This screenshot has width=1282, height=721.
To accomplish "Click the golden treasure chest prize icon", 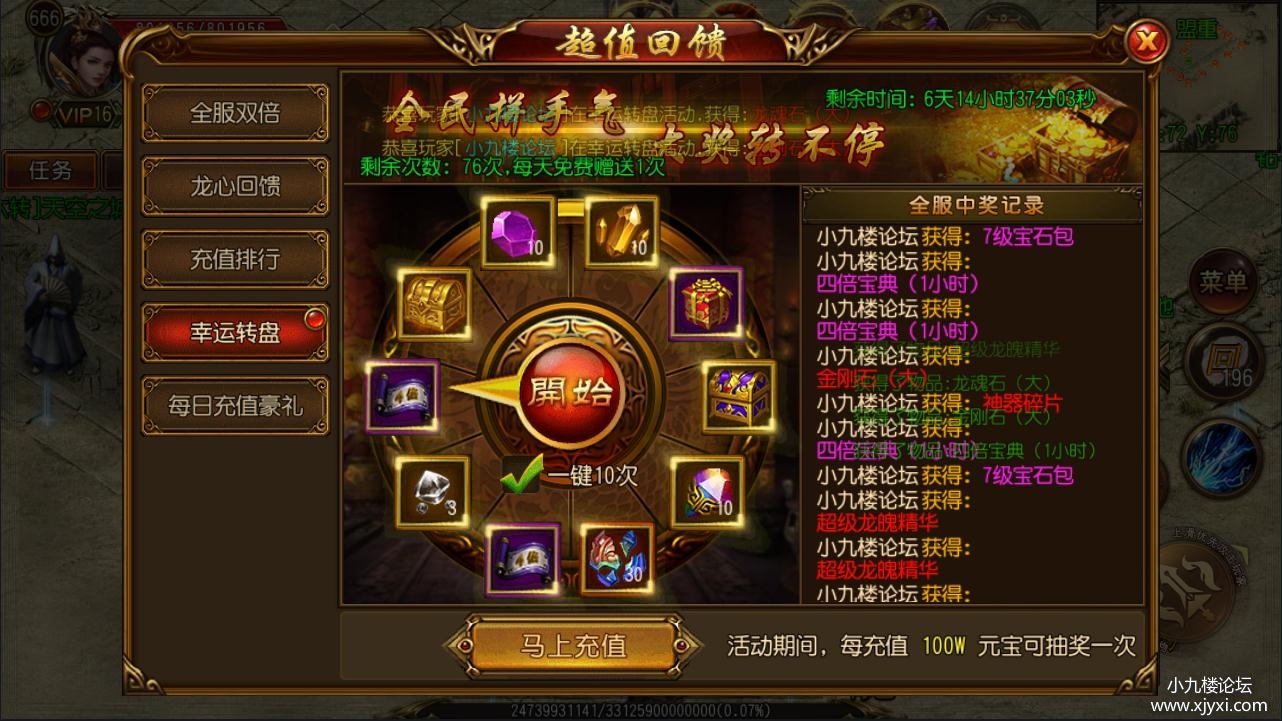I will pyautogui.click(x=434, y=305).
